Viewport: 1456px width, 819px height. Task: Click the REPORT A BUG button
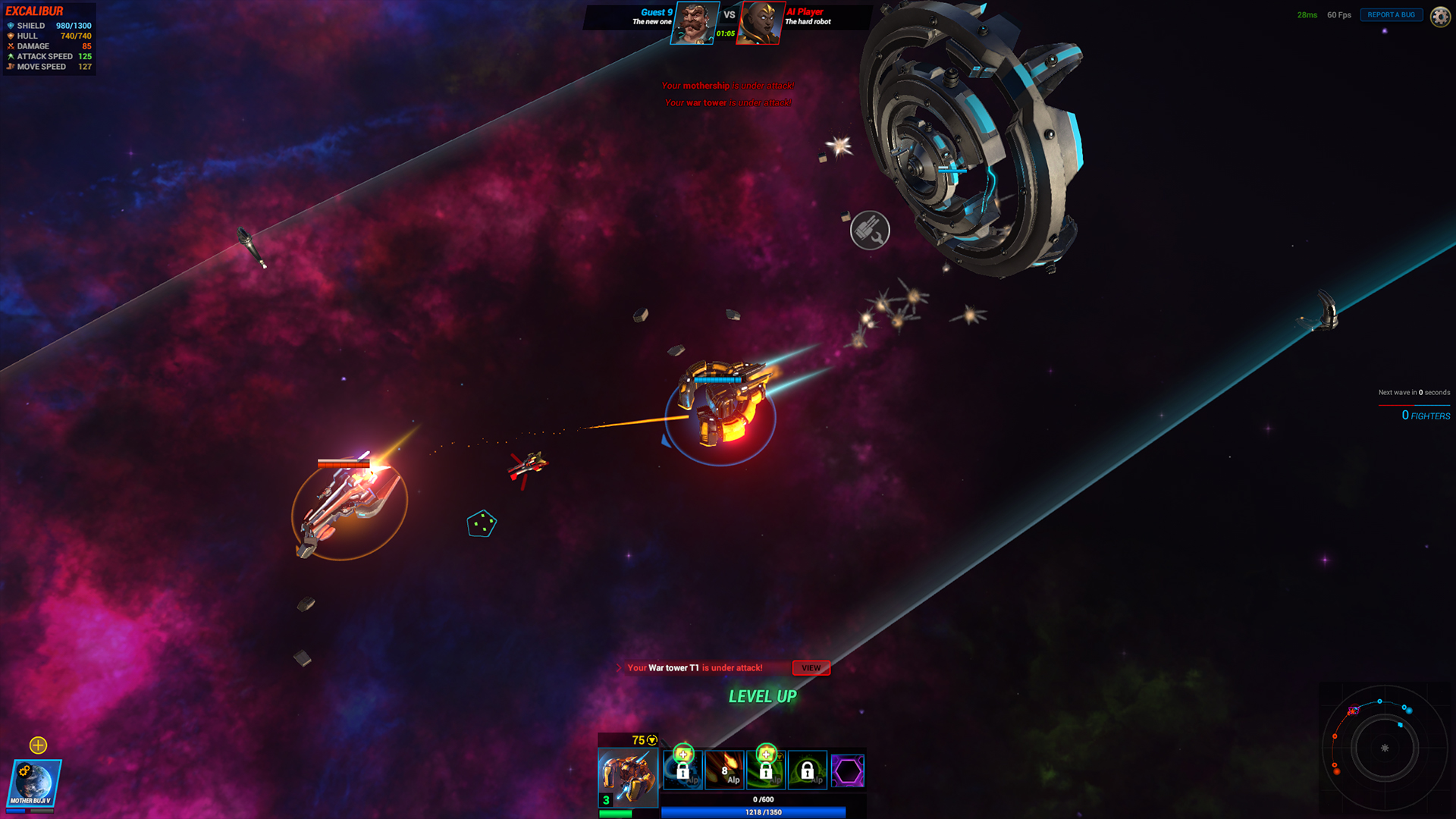[1391, 14]
